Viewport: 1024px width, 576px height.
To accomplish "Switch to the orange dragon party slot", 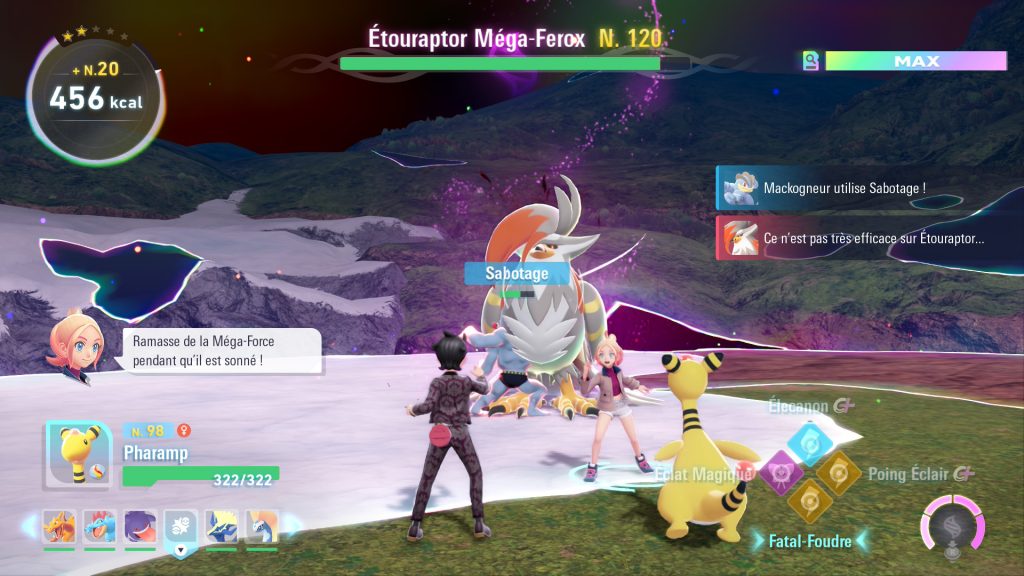I will click(58, 526).
